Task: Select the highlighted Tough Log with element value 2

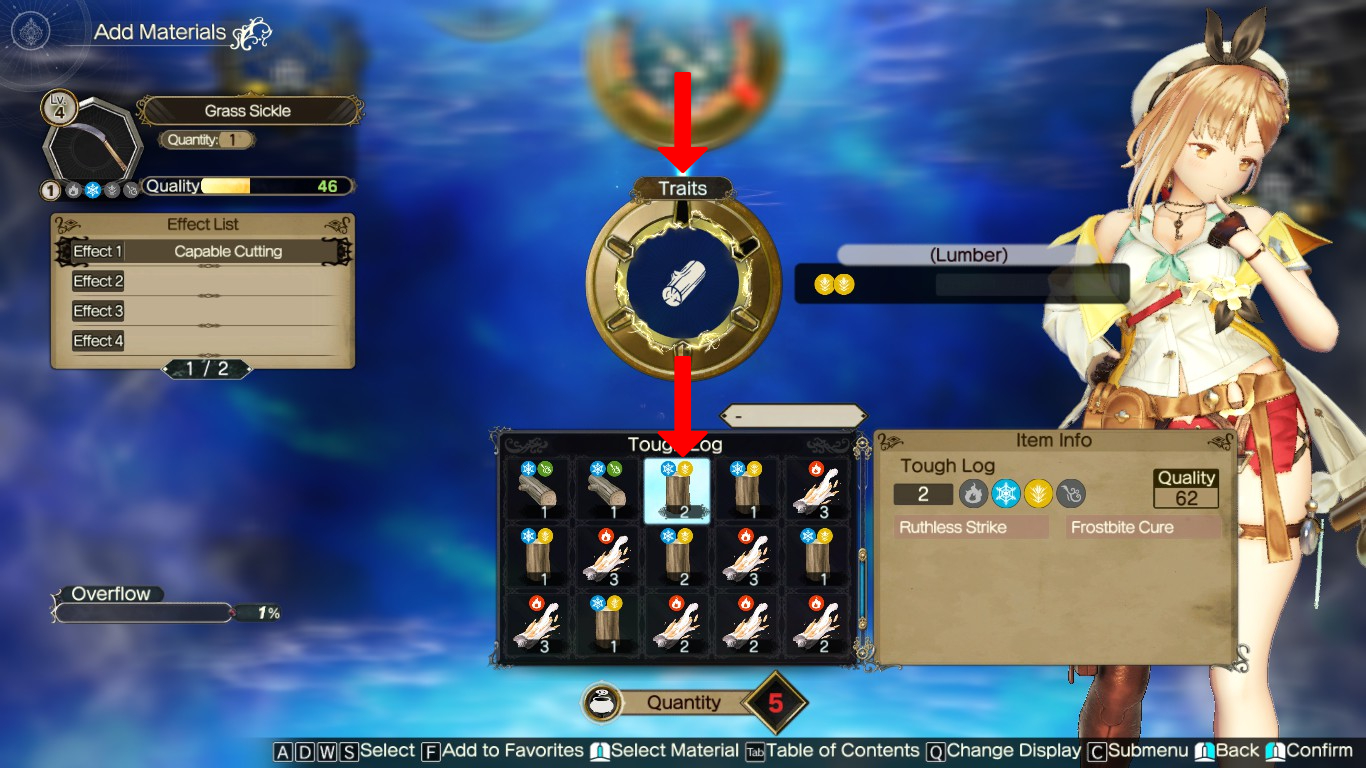Action: coord(678,491)
